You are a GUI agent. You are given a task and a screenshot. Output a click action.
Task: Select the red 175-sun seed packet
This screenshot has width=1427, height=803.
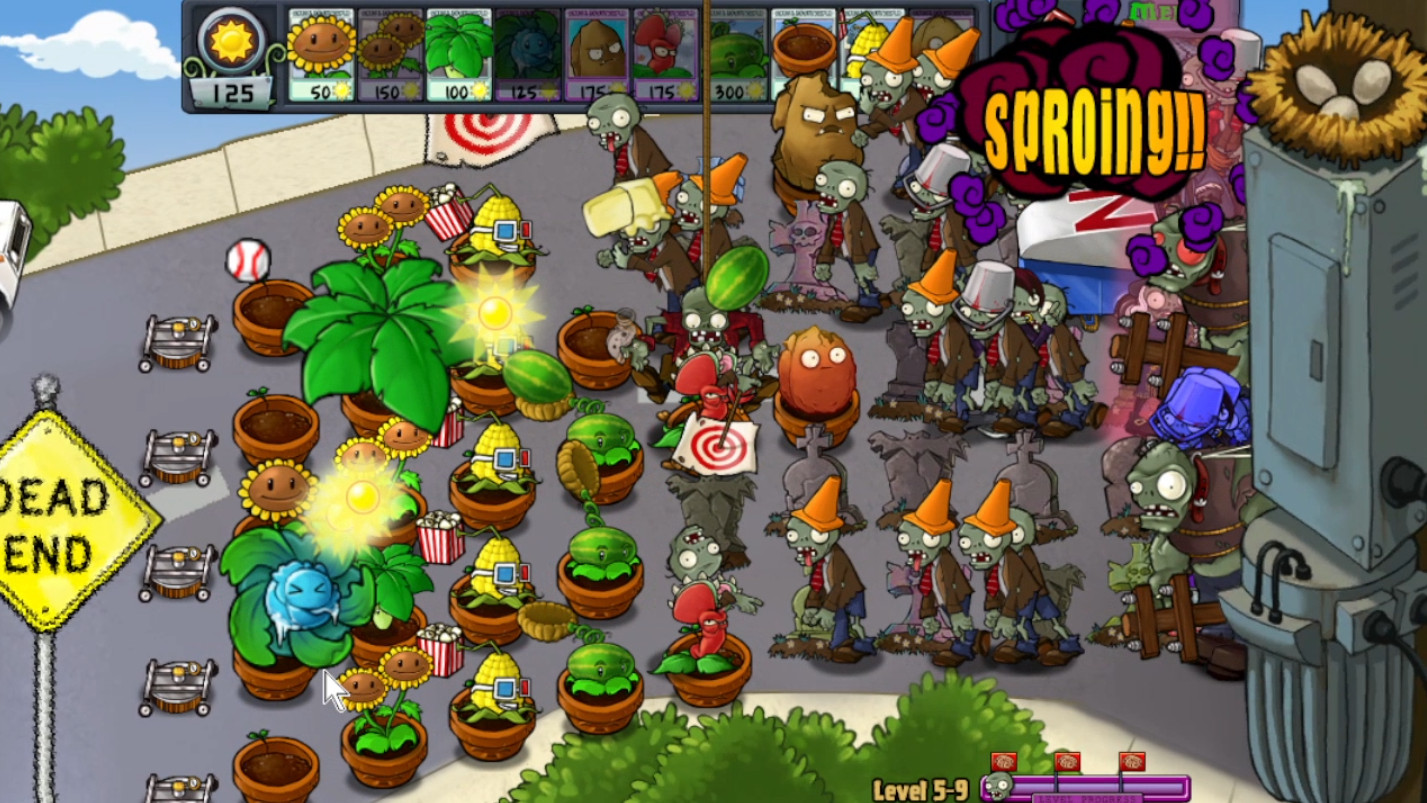pos(665,55)
